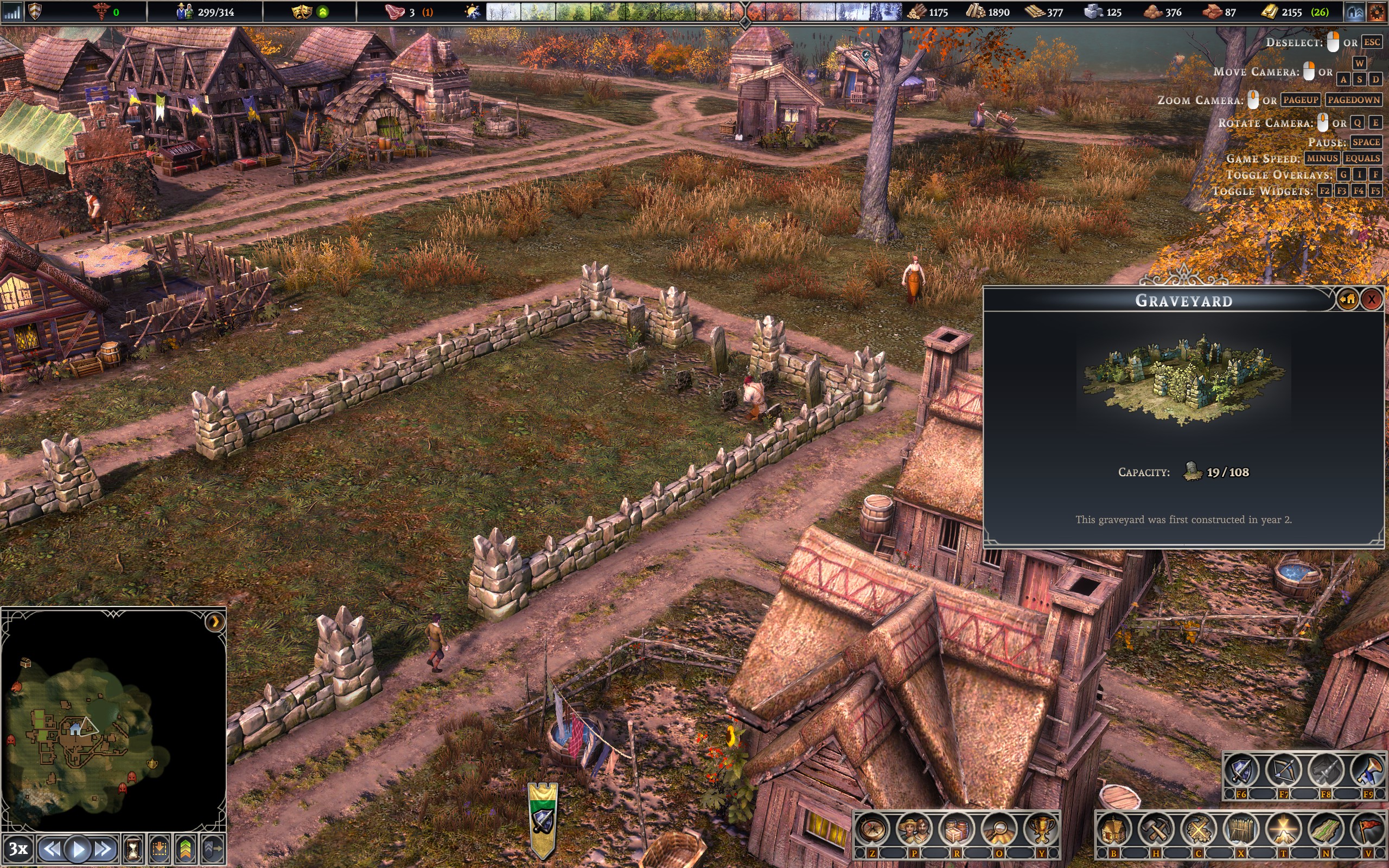Select the green road strip tool
The width and height of the screenshot is (1389, 868).
(1326, 829)
